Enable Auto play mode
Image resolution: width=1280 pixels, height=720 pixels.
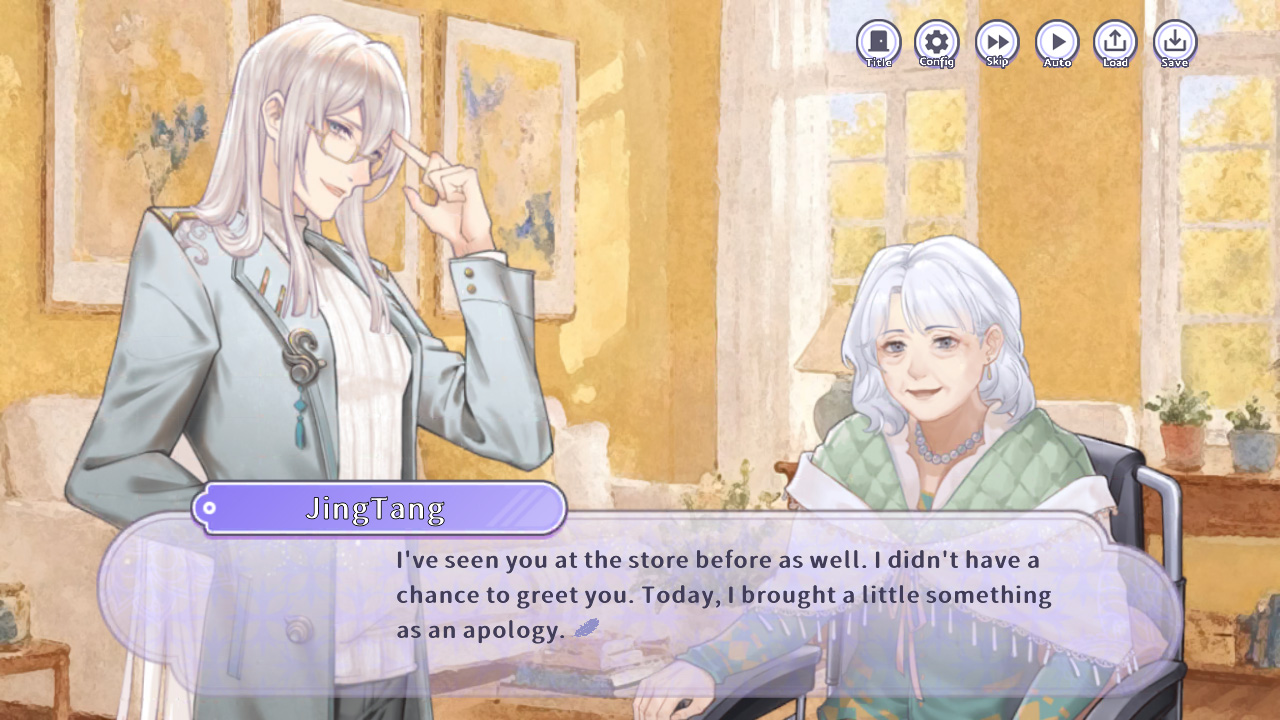[x=1056, y=40]
